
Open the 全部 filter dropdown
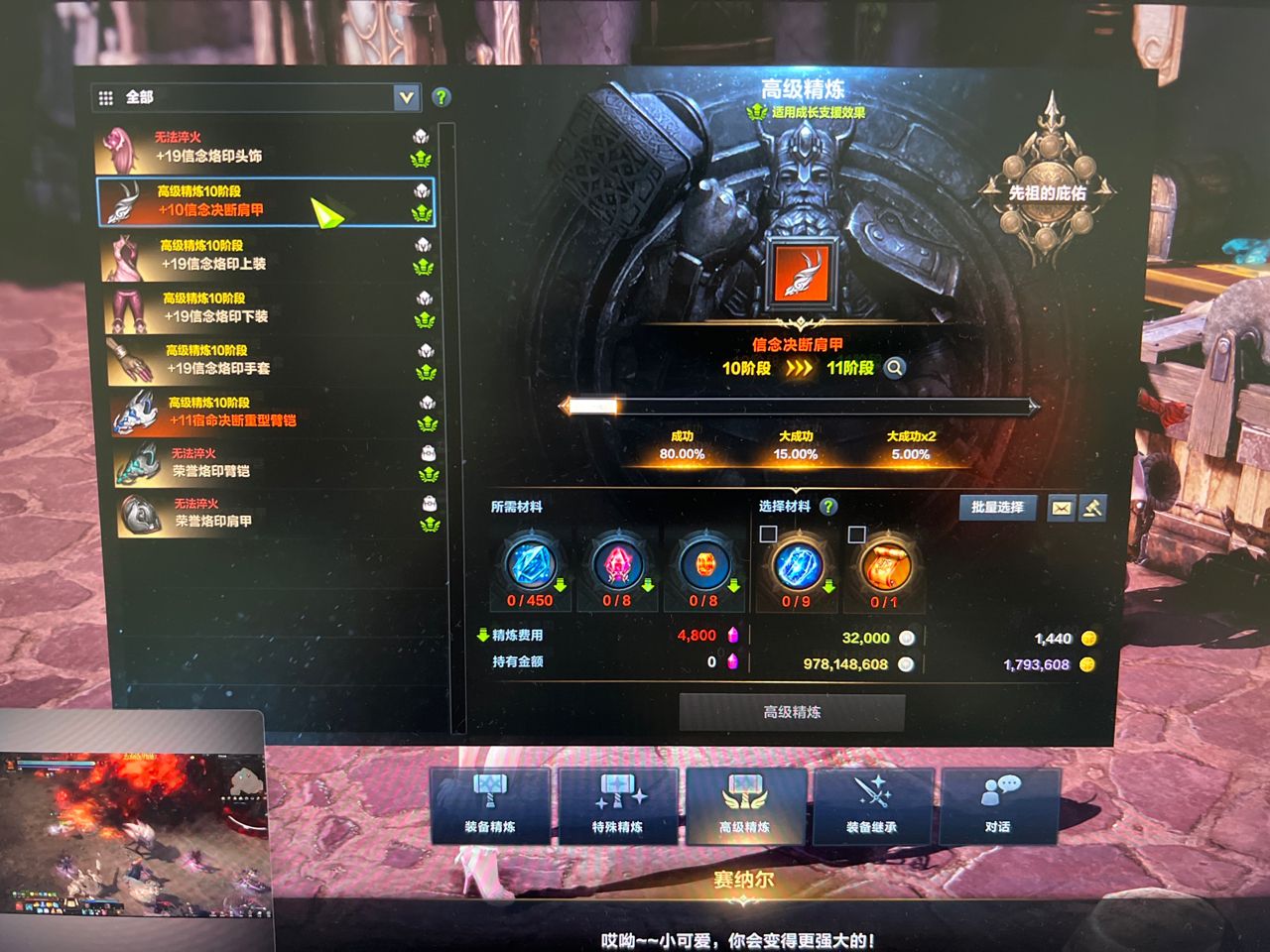coord(406,97)
